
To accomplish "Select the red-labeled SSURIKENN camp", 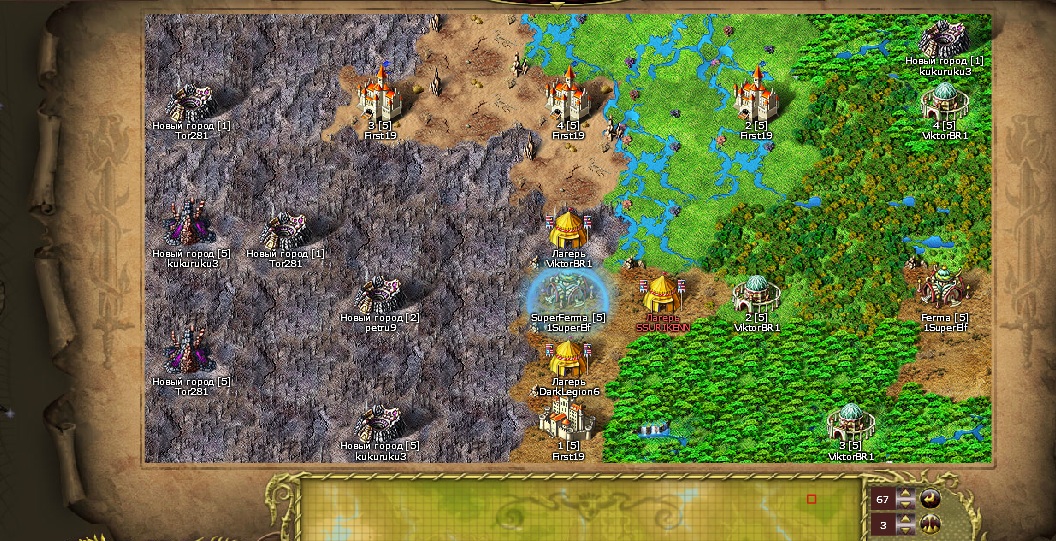I will 661,295.
